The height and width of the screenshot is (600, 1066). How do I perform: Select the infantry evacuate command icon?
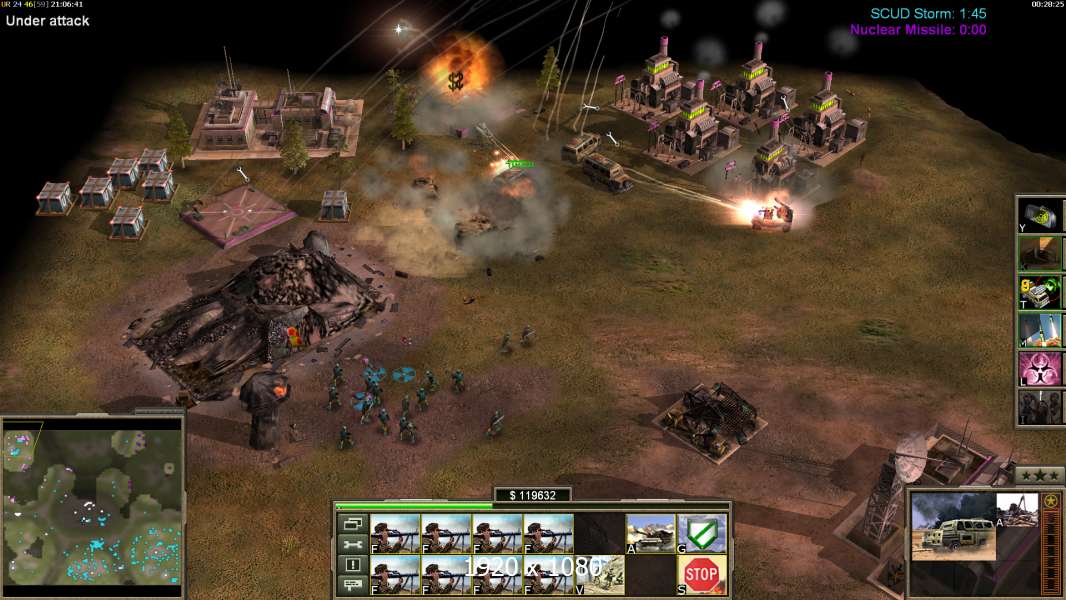tap(600, 574)
